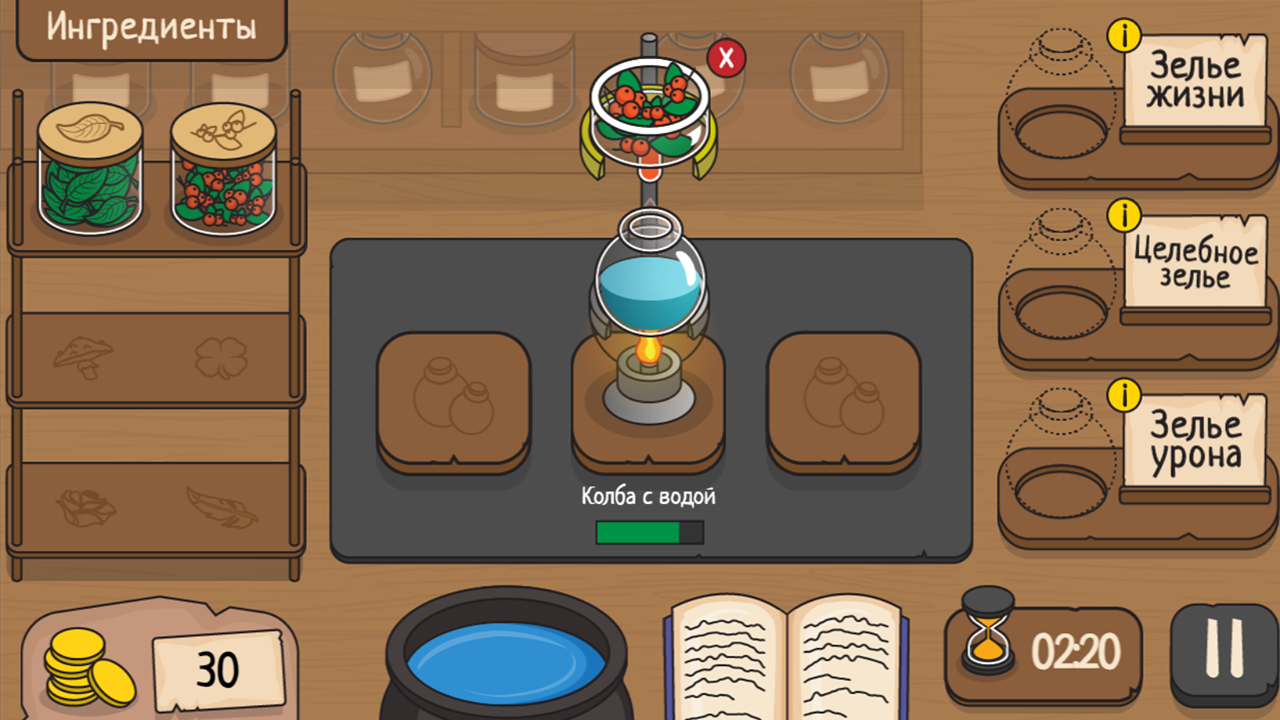Click the cauldron of water

coord(505,660)
